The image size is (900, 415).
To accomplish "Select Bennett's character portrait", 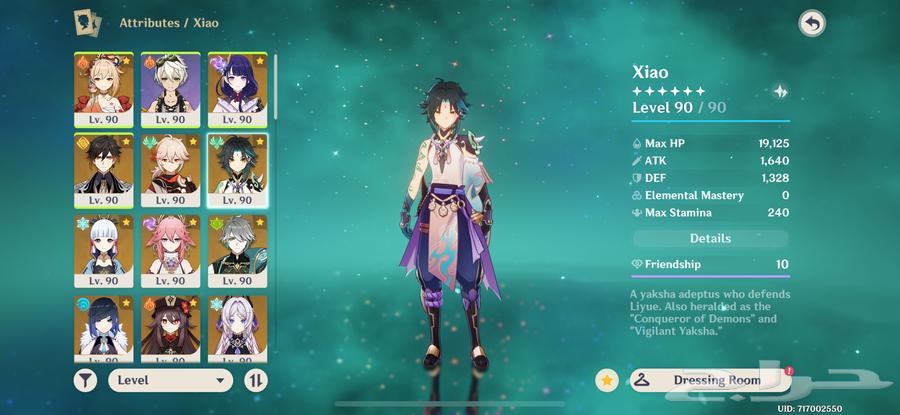I will click(x=170, y=88).
